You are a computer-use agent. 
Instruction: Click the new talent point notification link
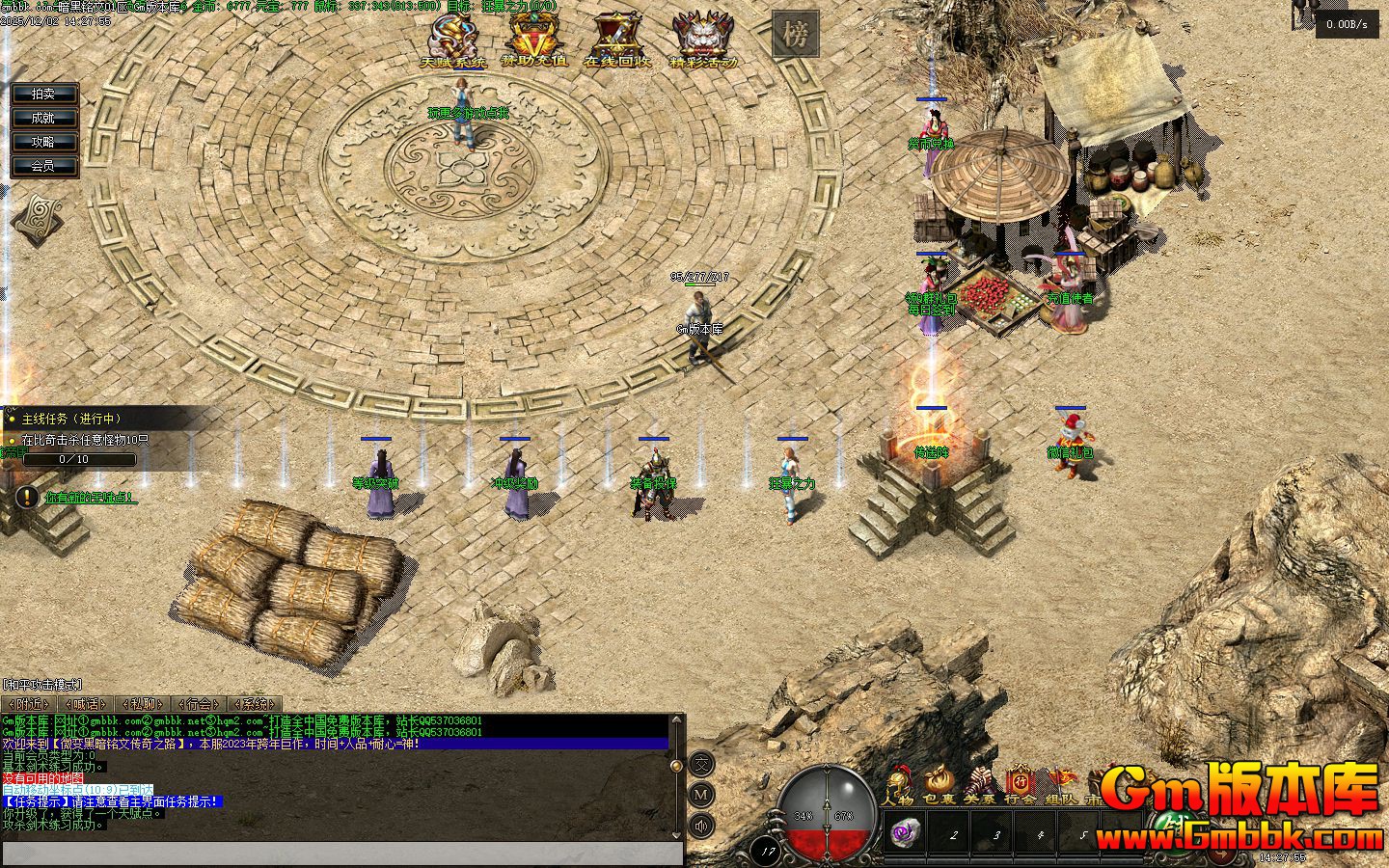(x=91, y=498)
